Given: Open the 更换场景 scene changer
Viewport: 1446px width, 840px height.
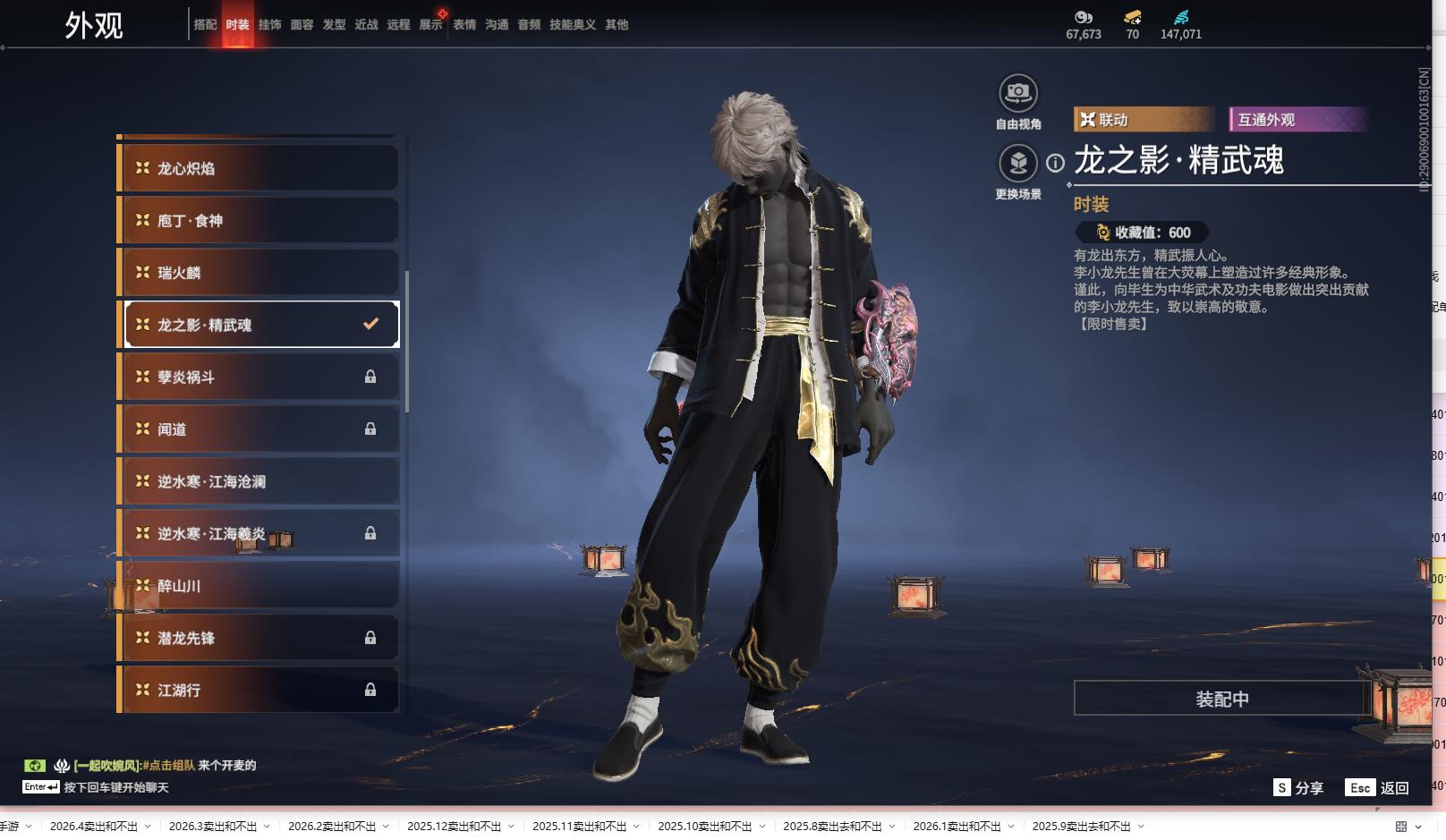Looking at the screenshot, I should [1017, 164].
